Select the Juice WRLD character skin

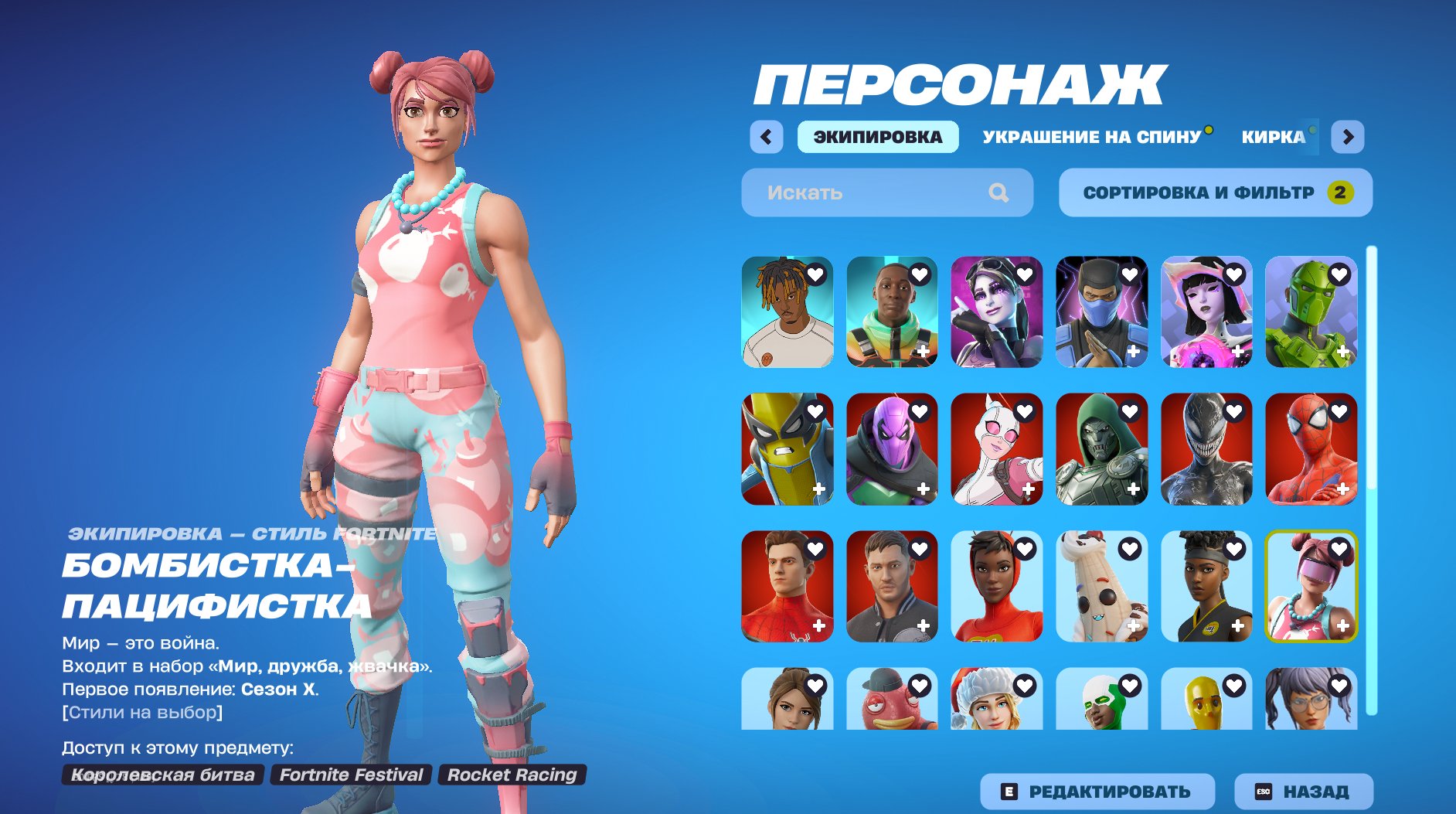(x=786, y=312)
